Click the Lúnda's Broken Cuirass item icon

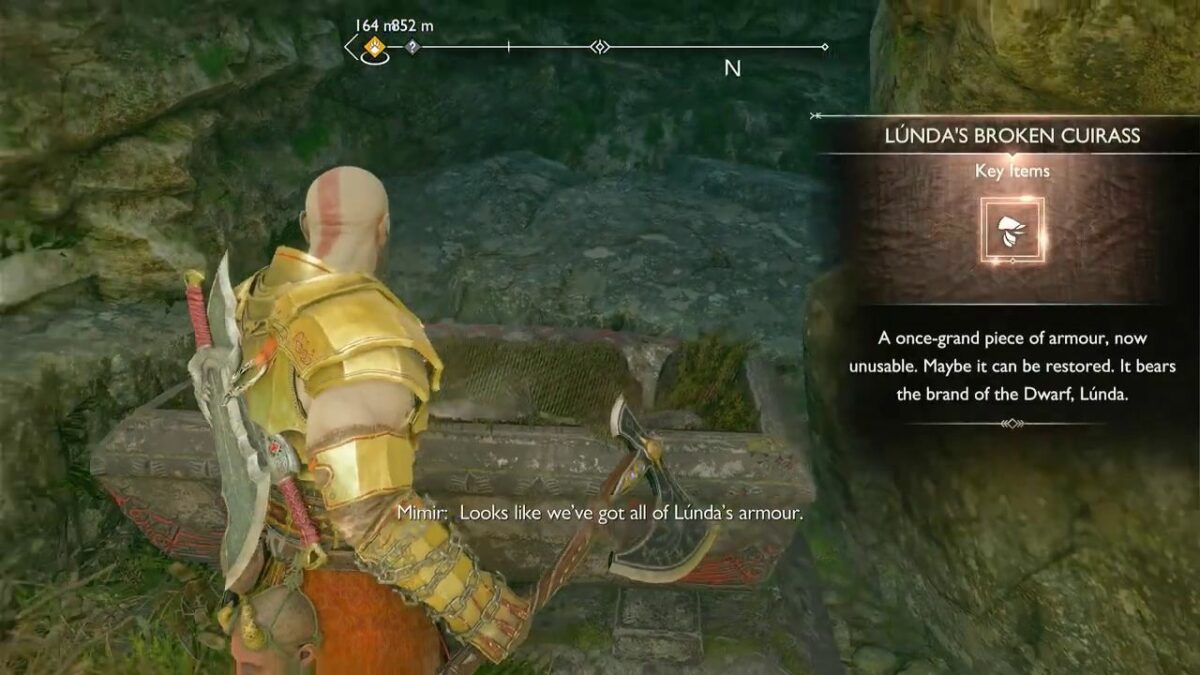[x=1013, y=229]
